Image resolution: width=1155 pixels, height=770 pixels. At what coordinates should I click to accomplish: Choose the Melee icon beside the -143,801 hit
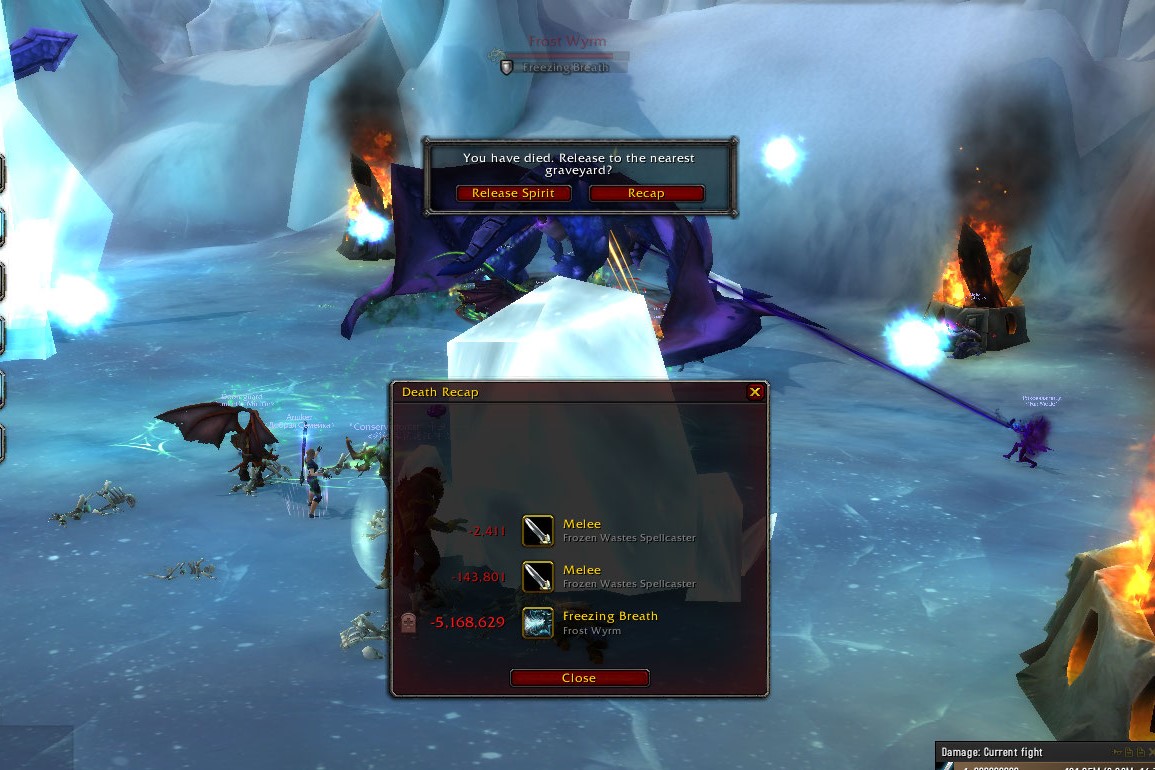click(538, 577)
